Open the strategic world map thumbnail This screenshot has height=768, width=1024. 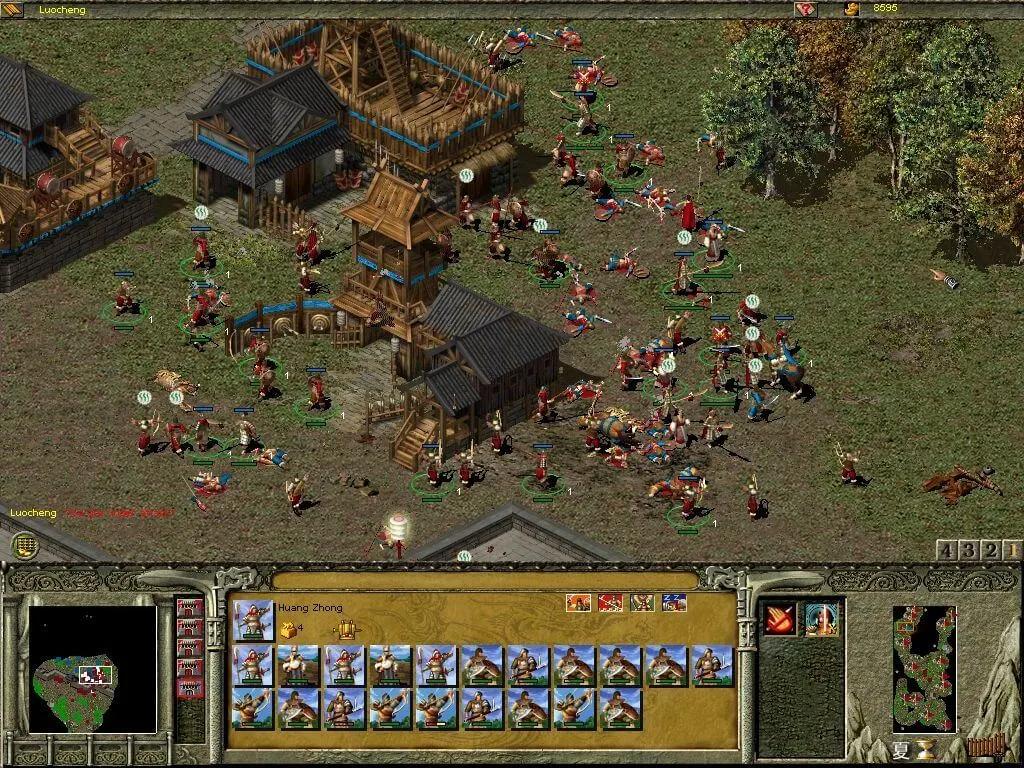click(x=924, y=668)
